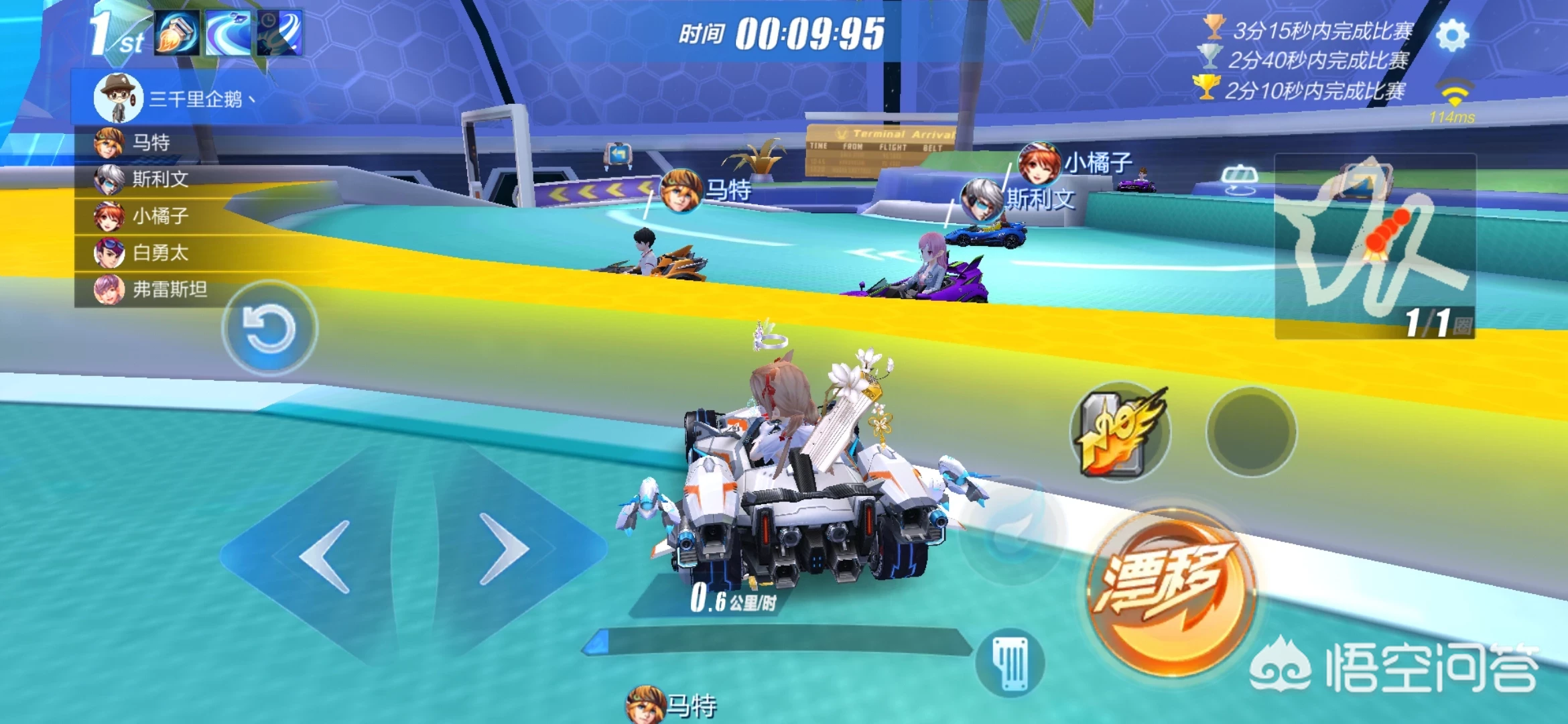Select player 斯利文 in the ranking list
Image resolution: width=1568 pixels, height=724 pixels.
point(159,179)
